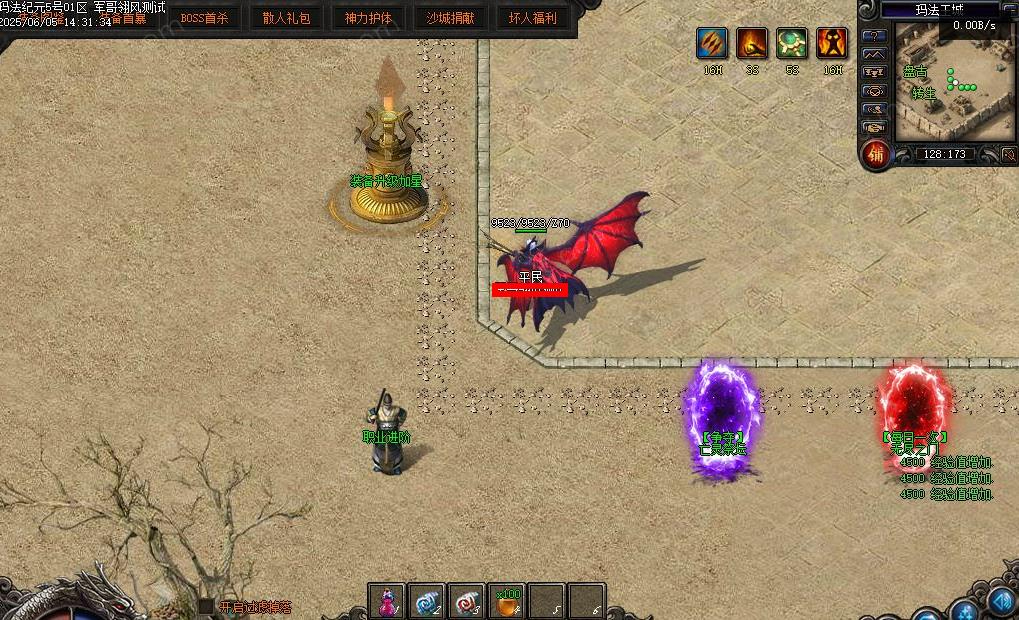Screen dimensions: 1019x620
Task: Click the blue claw-slash buff icon
Action: (712, 43)
